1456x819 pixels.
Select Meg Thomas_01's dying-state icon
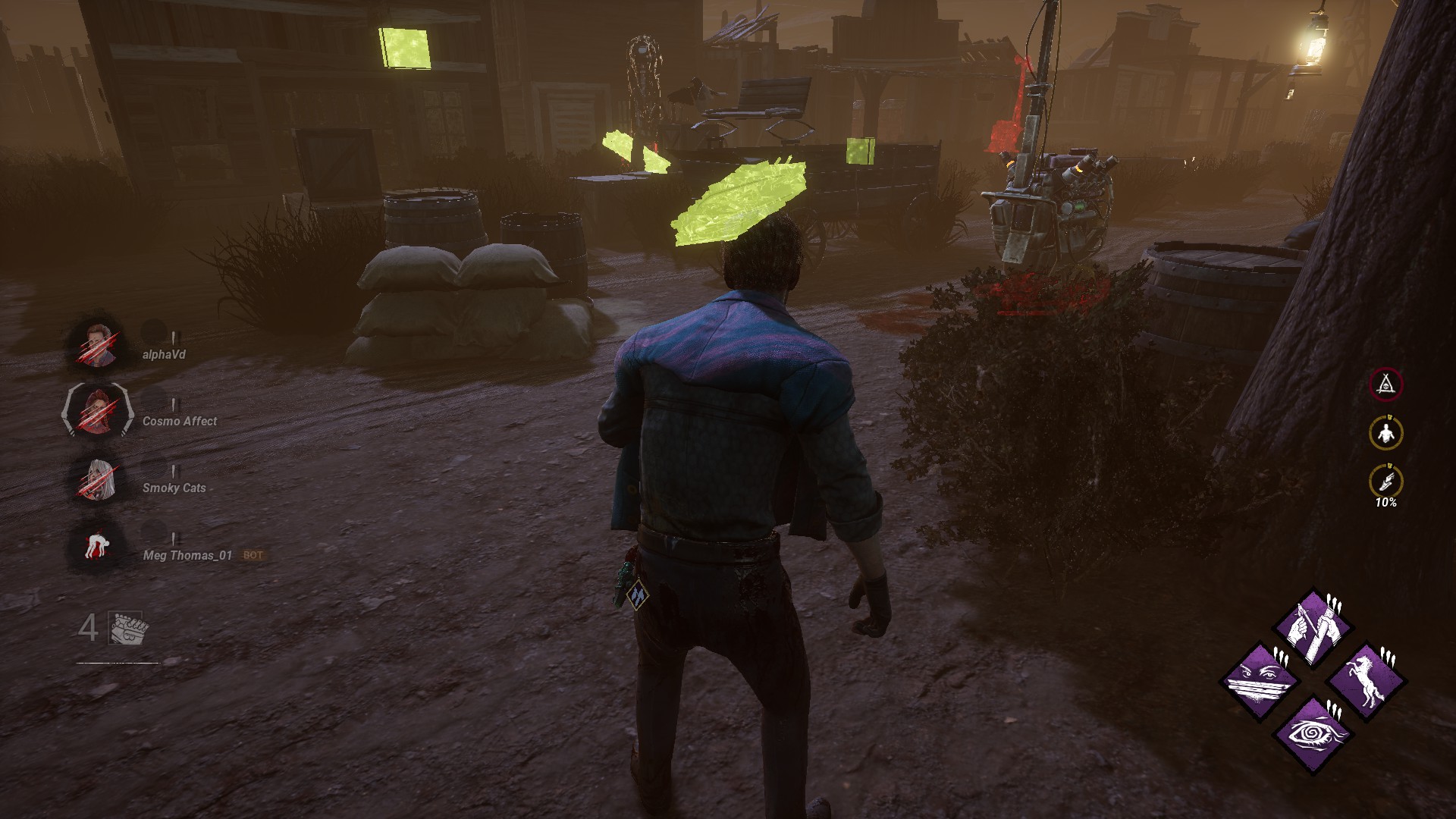(x=96, y=546)
